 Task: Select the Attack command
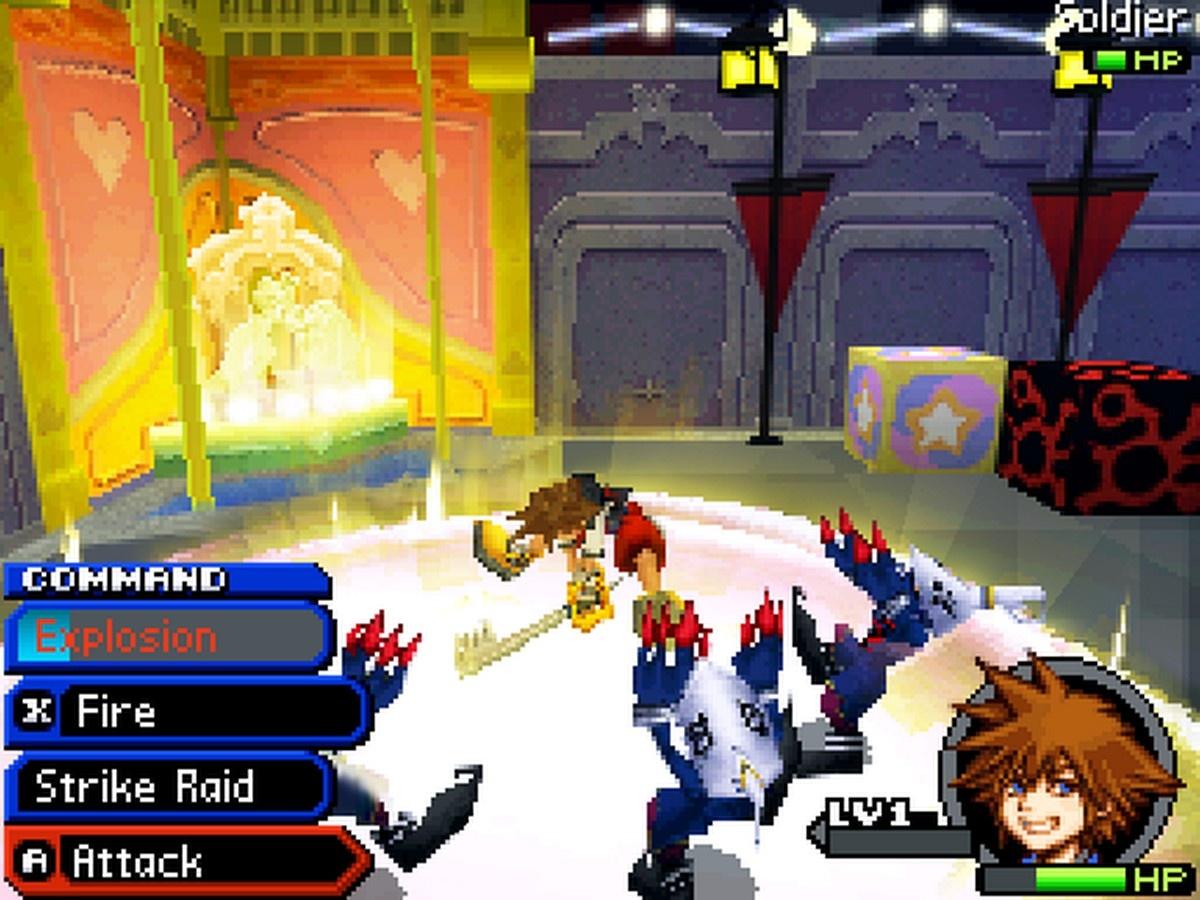185,861
